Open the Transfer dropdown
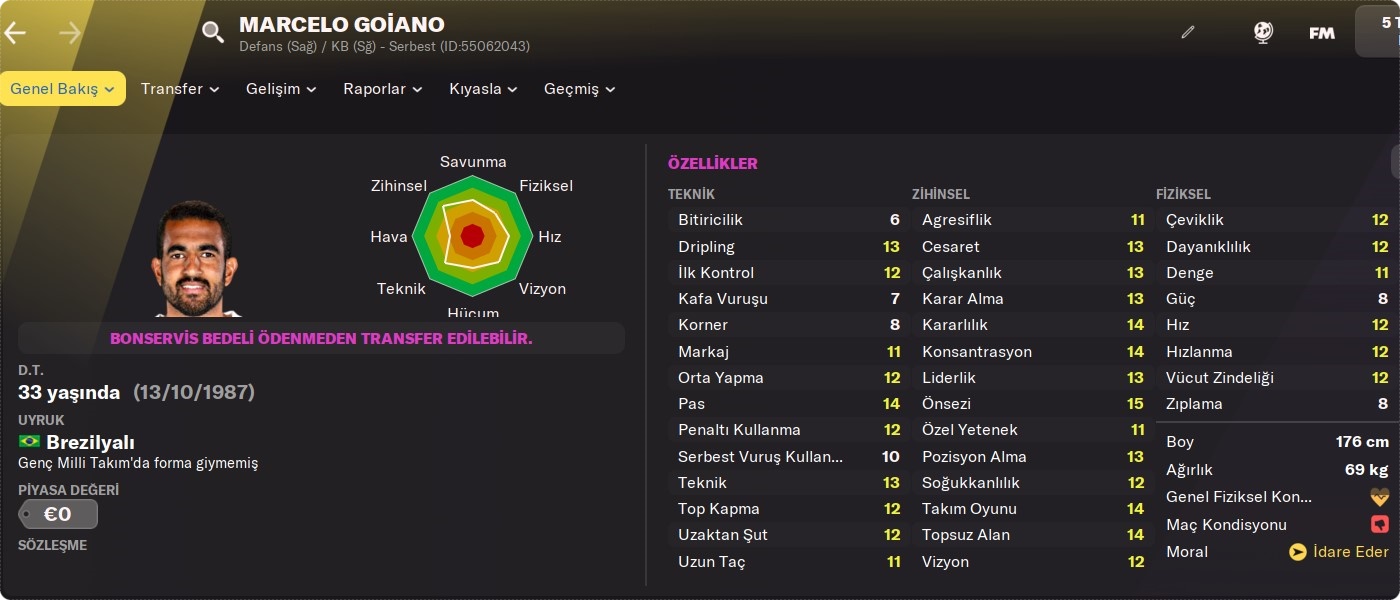This screenshot has width=1400, height=600. (179, 89)
